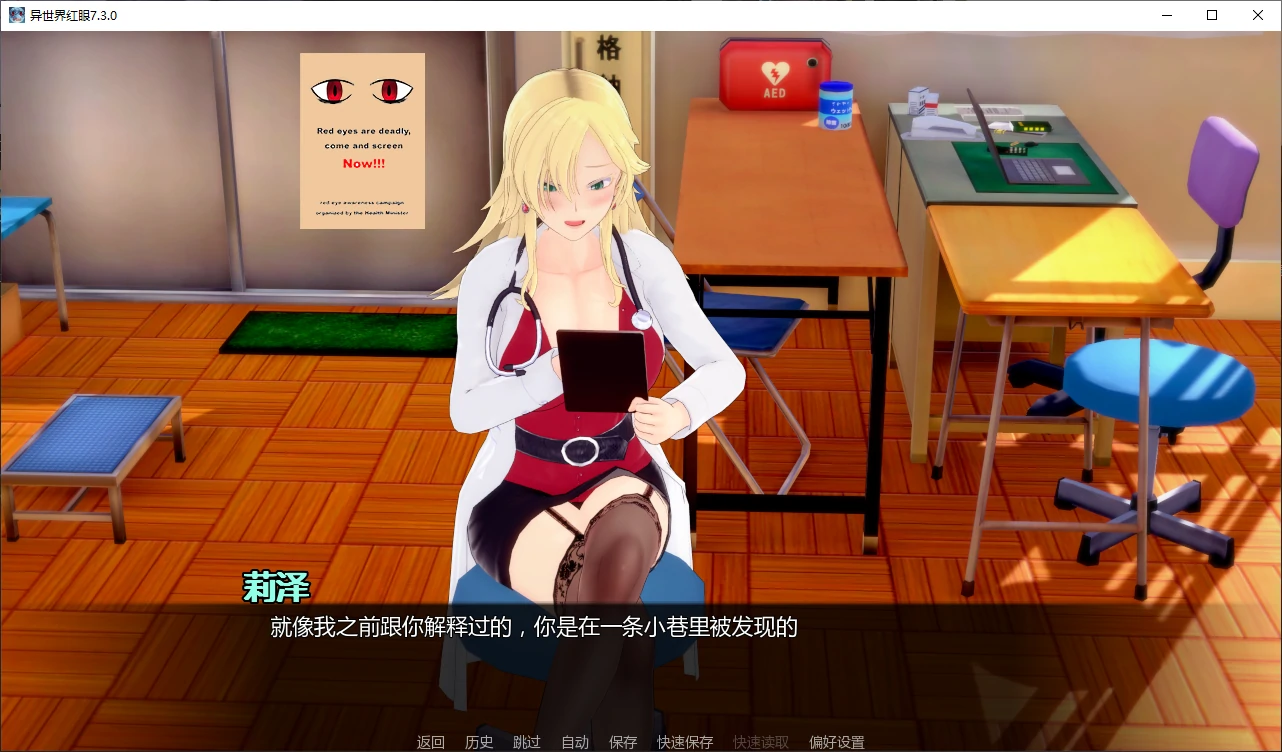This screenshot has width=1282, height=752.
Task: Perform a 快速保存 quick save
Action: [x=685, y=742]
